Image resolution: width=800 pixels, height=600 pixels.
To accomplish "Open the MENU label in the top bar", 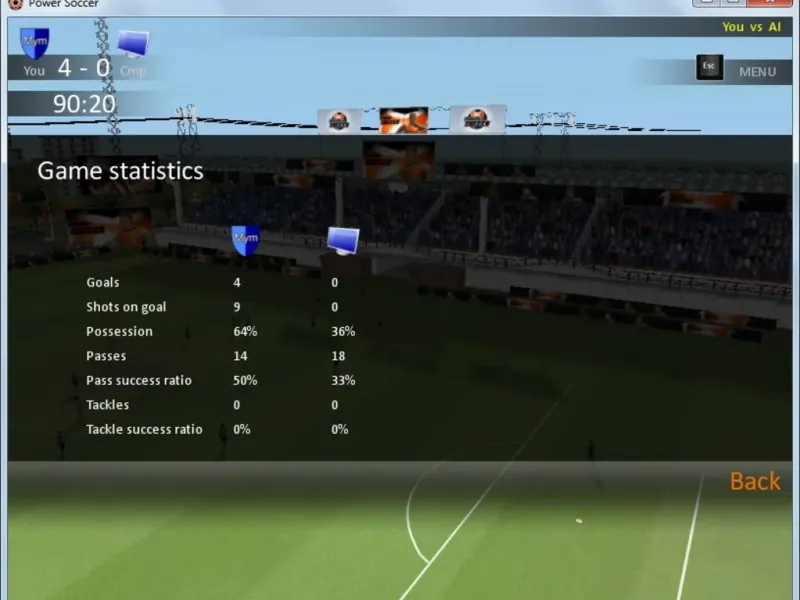I will (757, 72).
